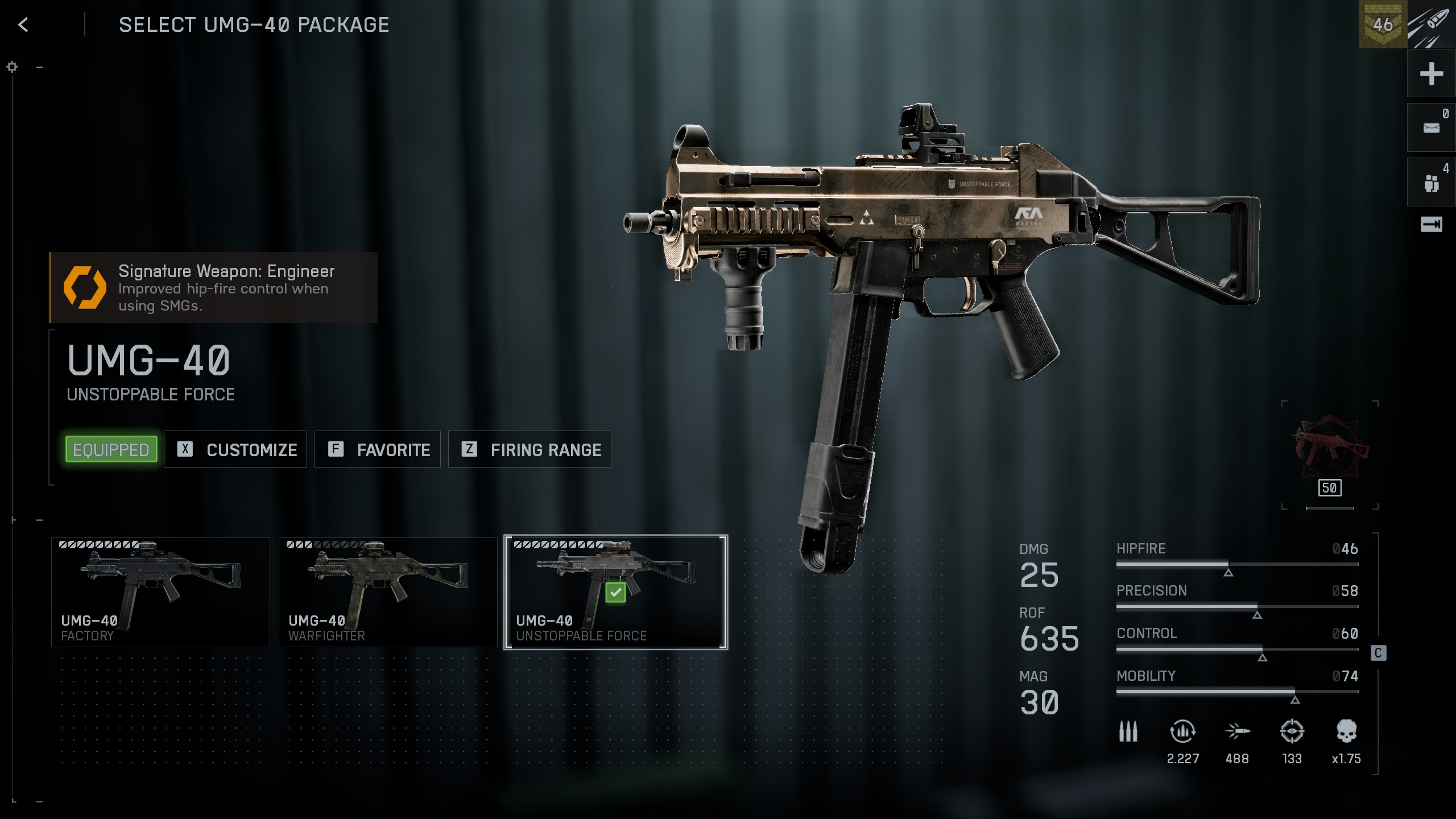Open the squad members icon
1456x819 pixels.
click(x=1431, y=183)
